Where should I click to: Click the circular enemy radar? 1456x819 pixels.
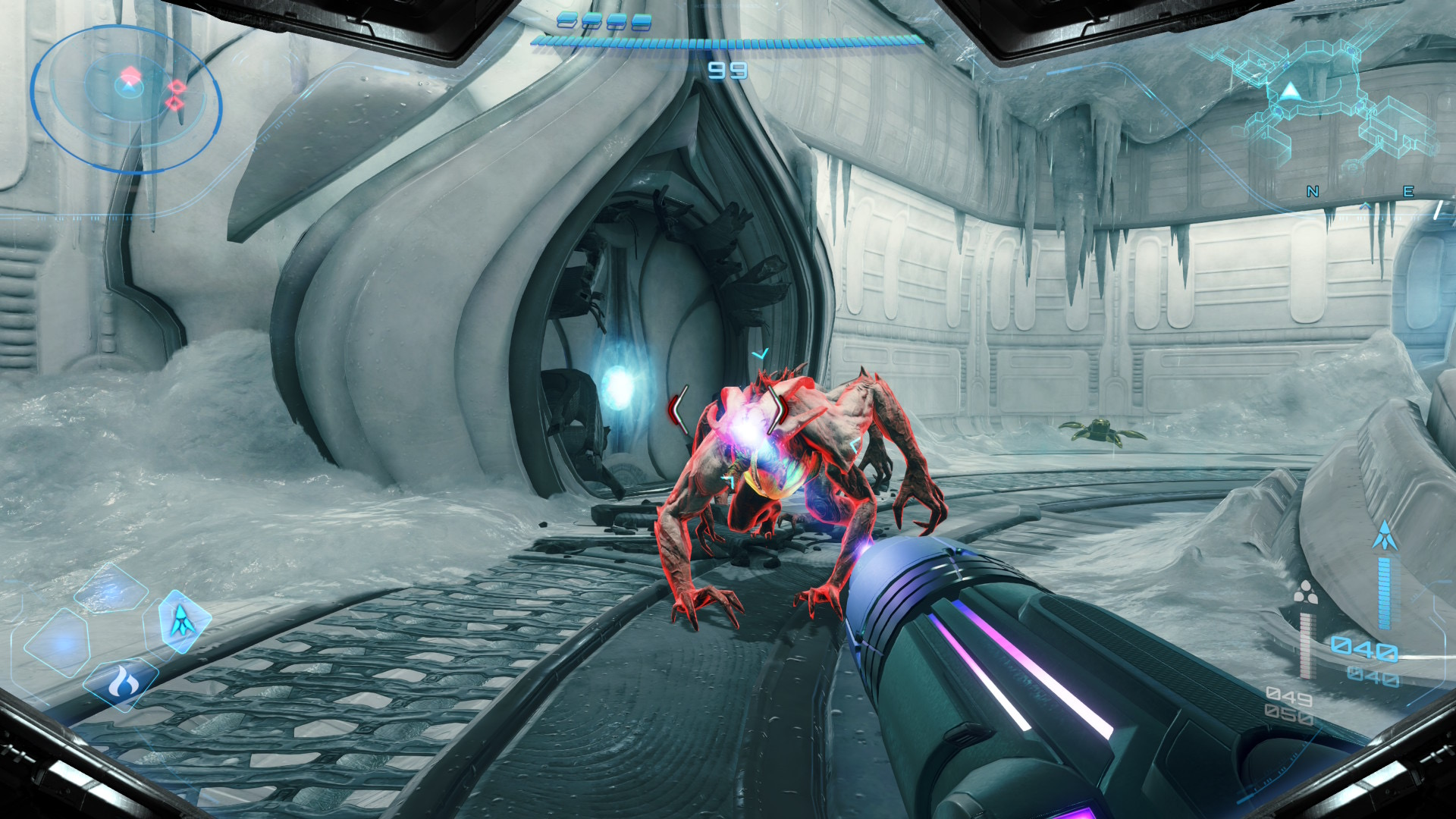126,99
